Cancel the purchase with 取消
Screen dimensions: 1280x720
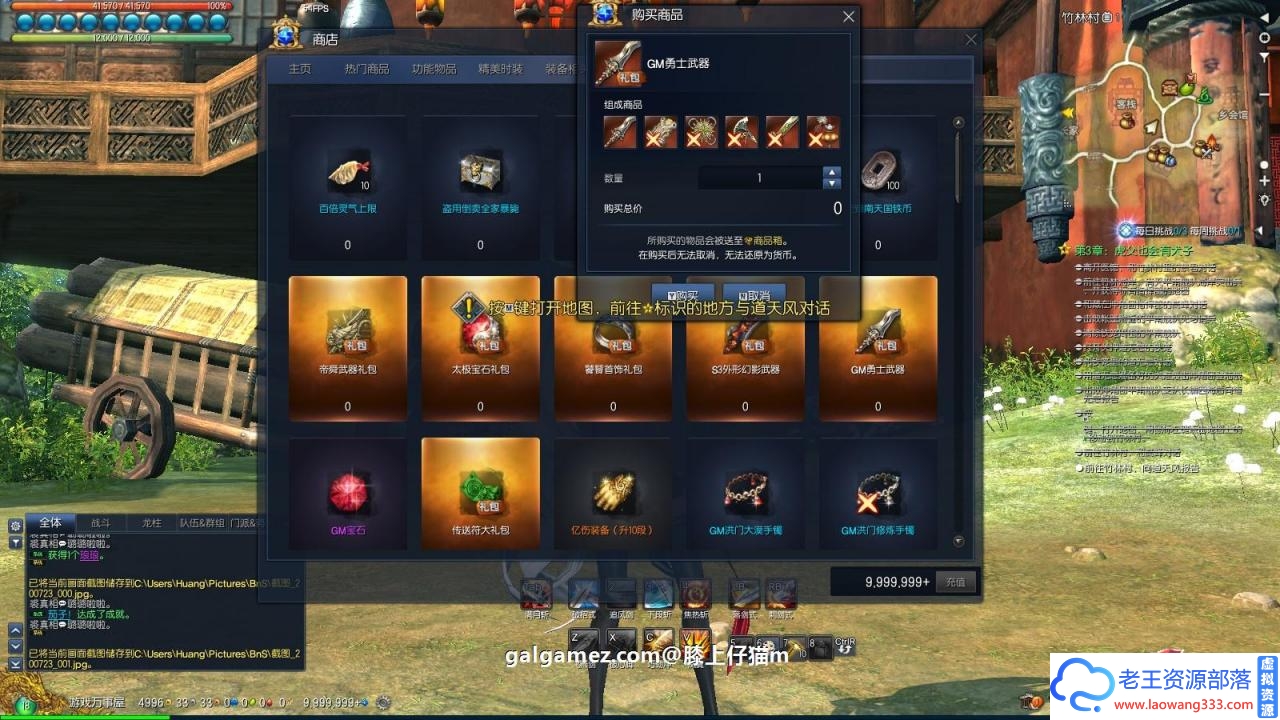pyautogui.click(x=753, y=296)
